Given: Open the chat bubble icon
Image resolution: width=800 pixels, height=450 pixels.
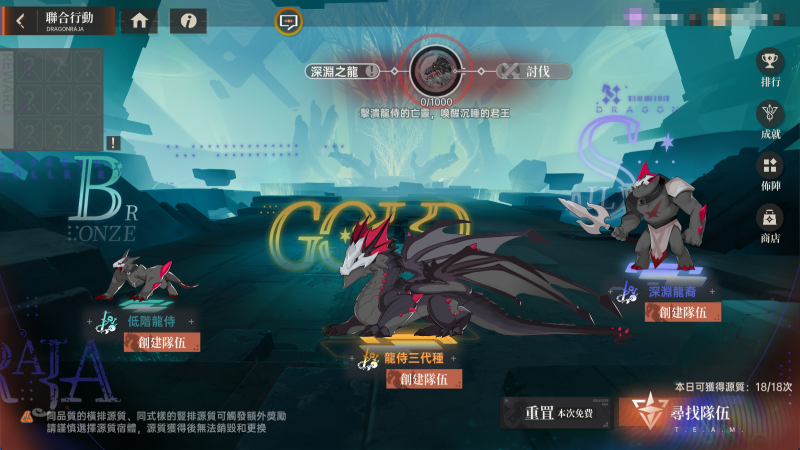Looking at the screenshot, I should (288, 21).
